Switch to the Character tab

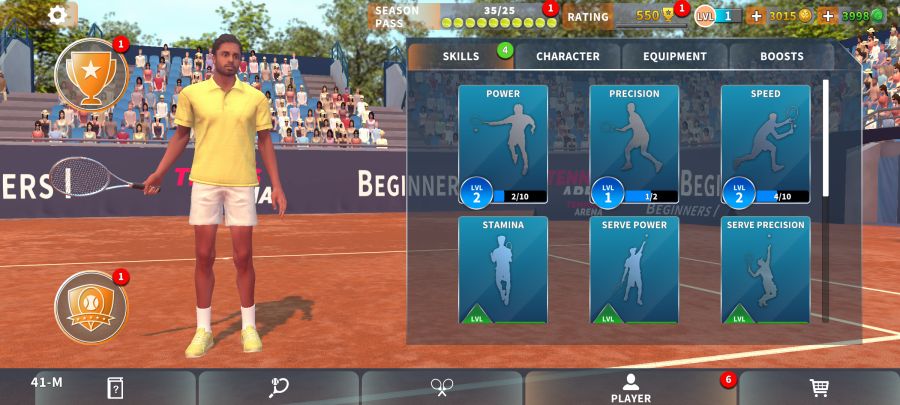click(567, 56)
